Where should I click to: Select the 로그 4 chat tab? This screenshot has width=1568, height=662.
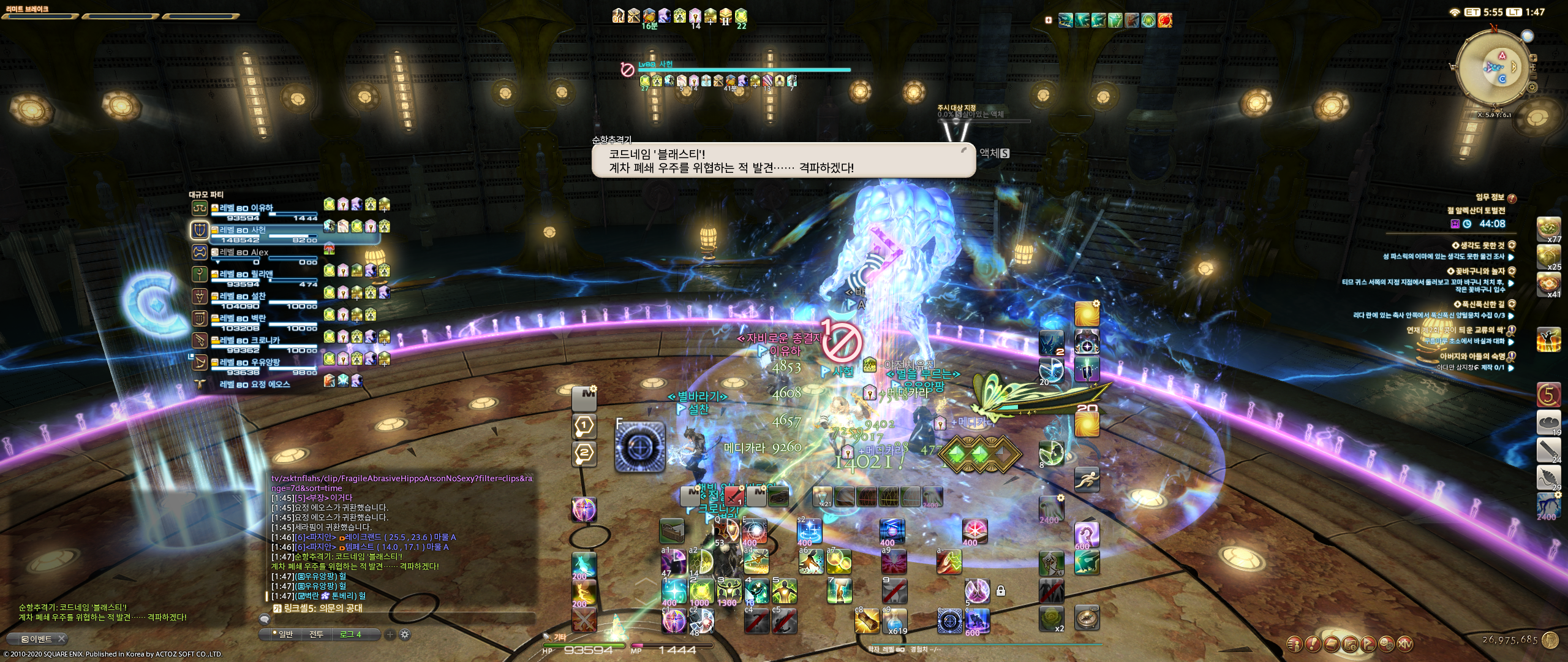pyautogui.click(x=351, y=634)
